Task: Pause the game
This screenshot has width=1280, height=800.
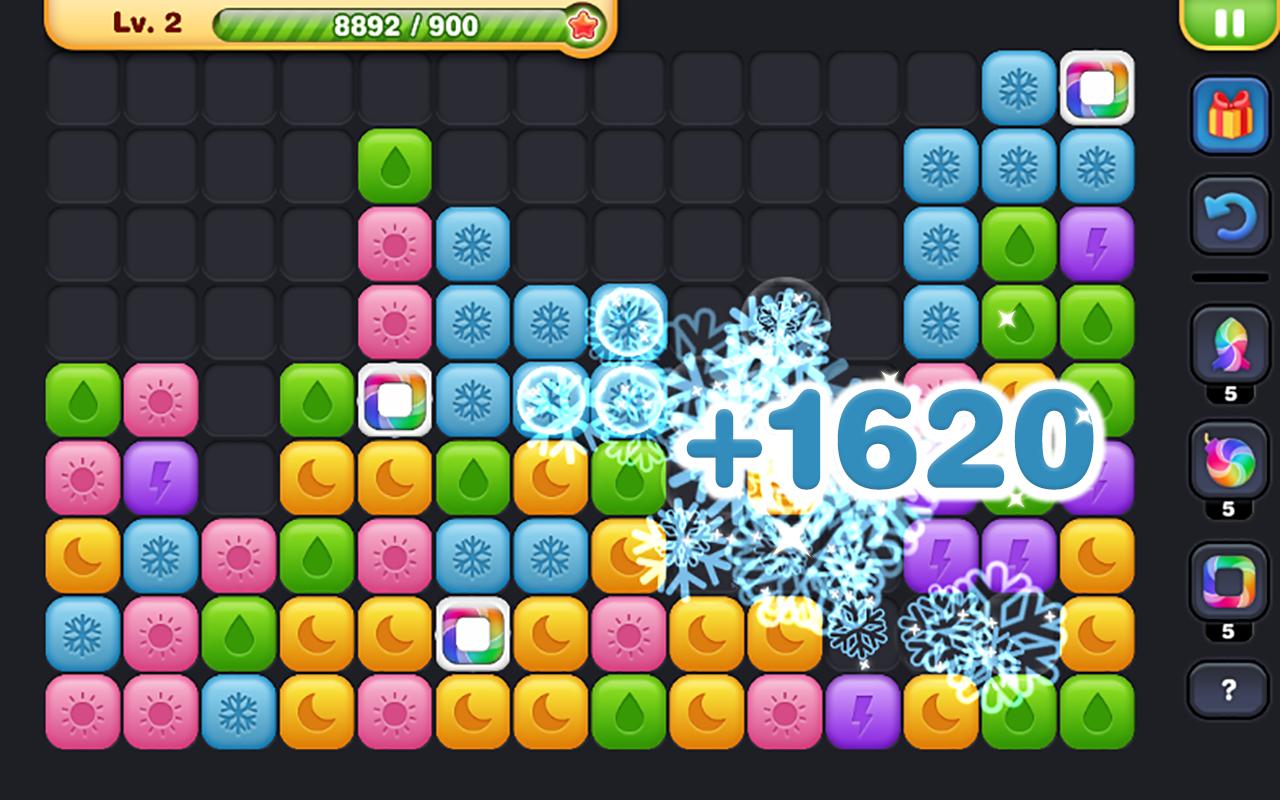Action: (x=1228, y=22)
